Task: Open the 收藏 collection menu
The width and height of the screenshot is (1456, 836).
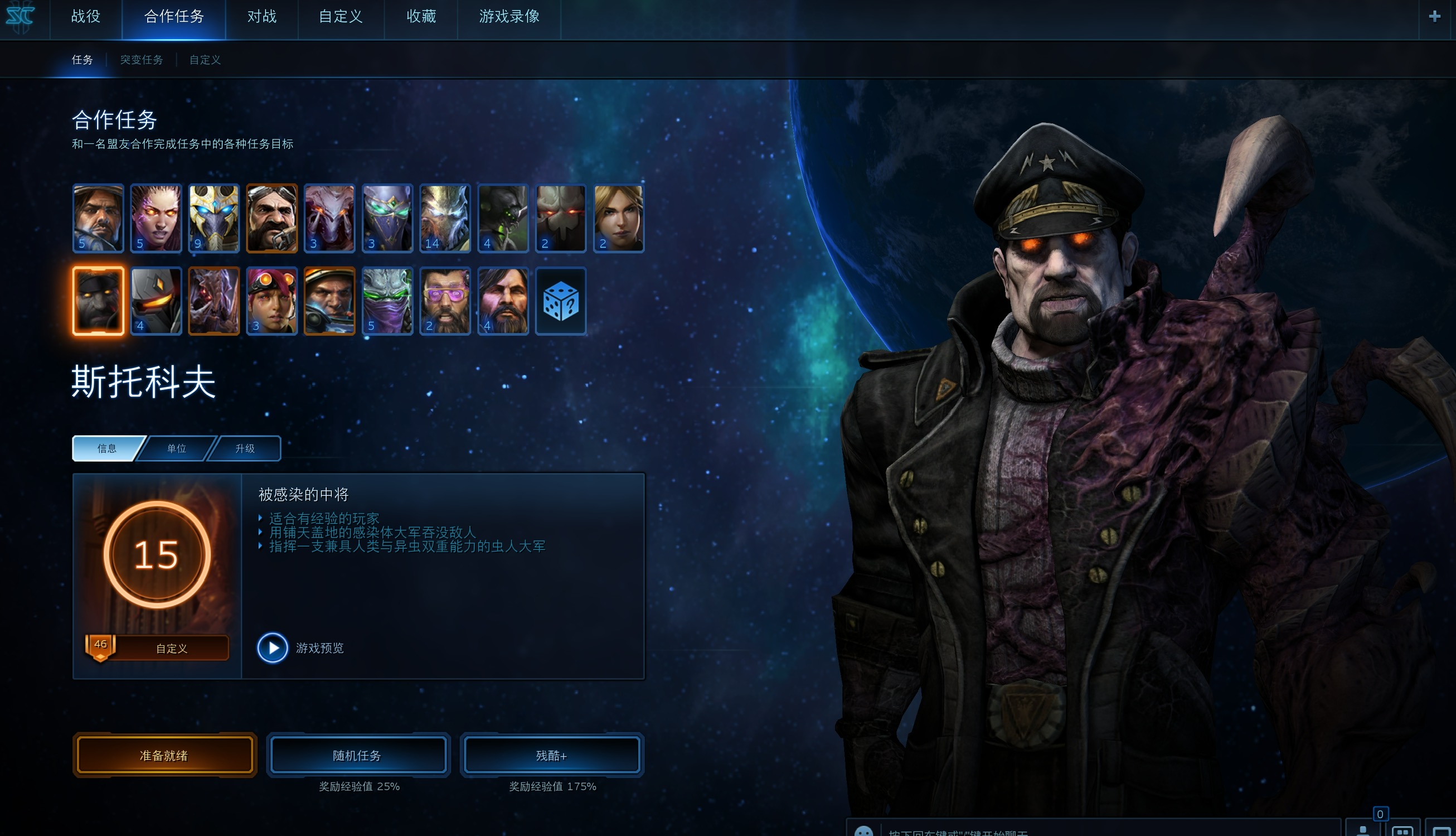Action: pyautogui.click(x=421, y=17)
